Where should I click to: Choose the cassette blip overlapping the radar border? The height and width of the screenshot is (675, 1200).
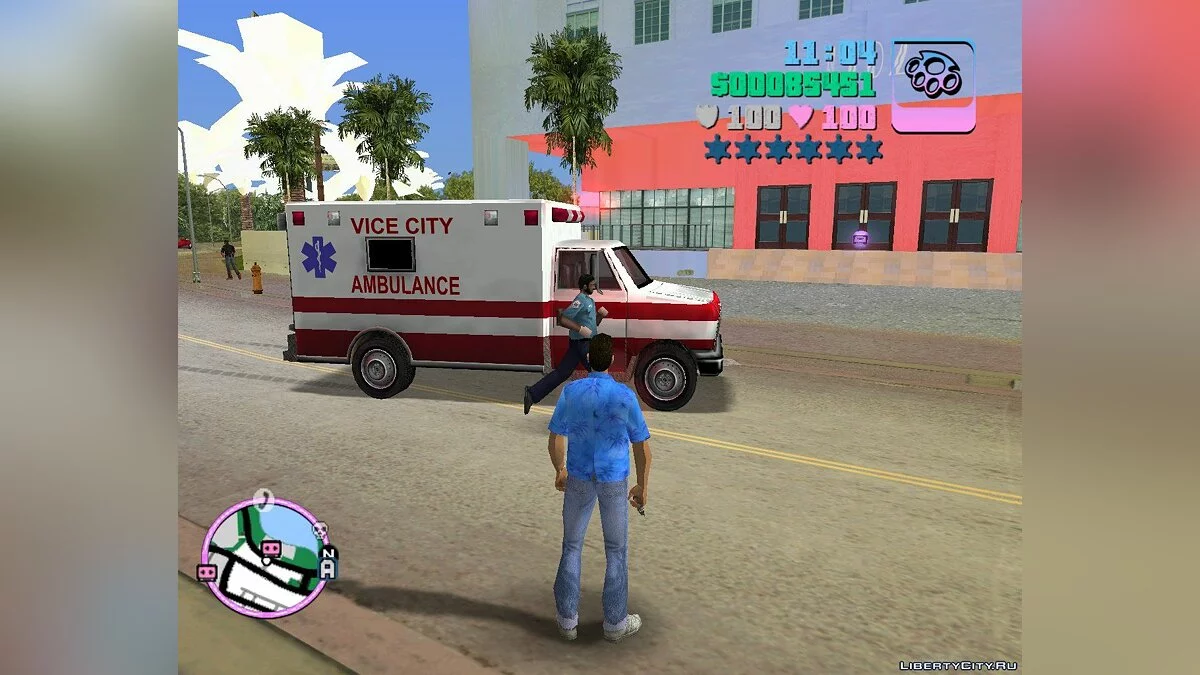pos(208,572)
